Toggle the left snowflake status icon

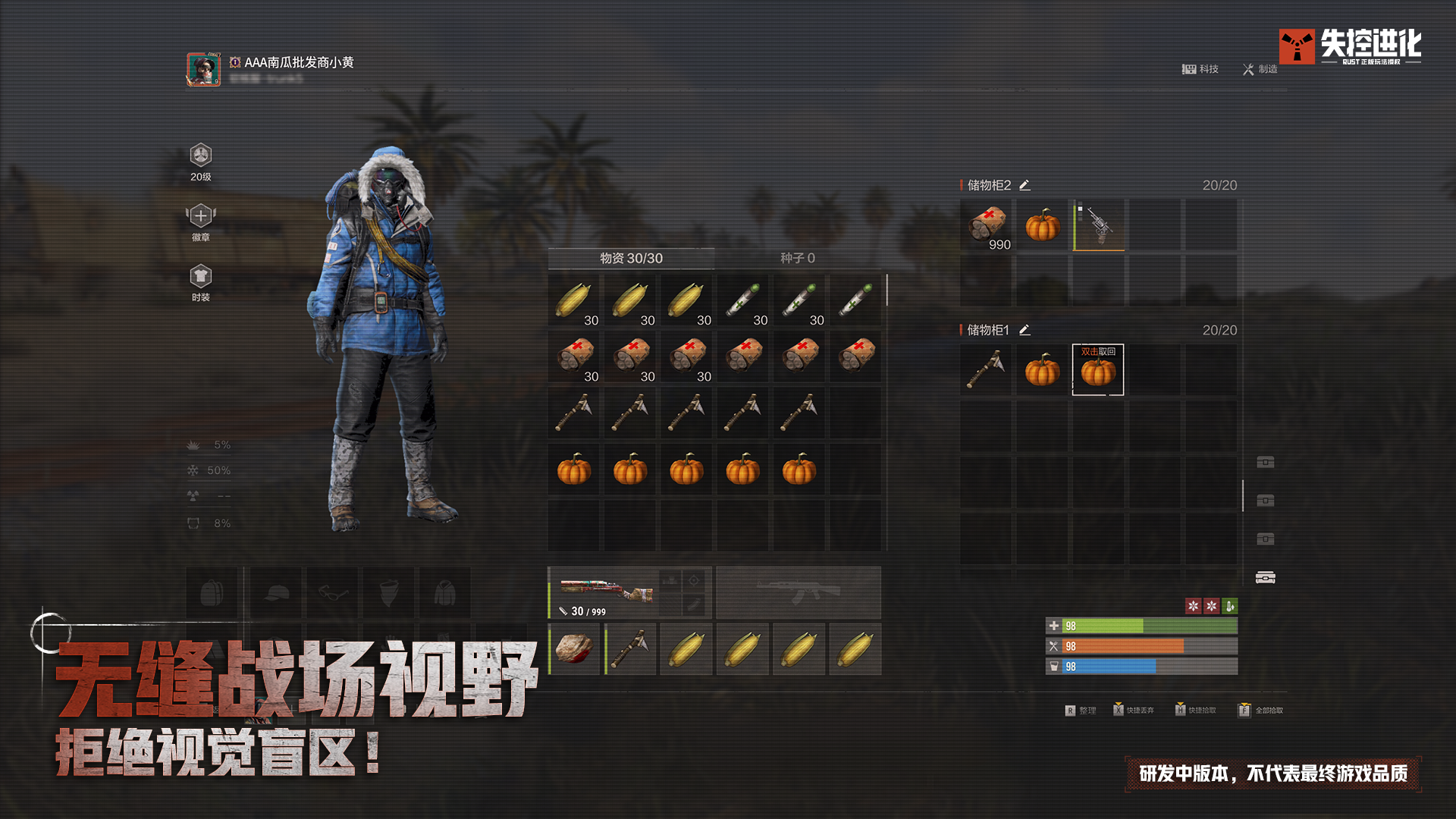pyautogui.click(x=1193, y=606)
